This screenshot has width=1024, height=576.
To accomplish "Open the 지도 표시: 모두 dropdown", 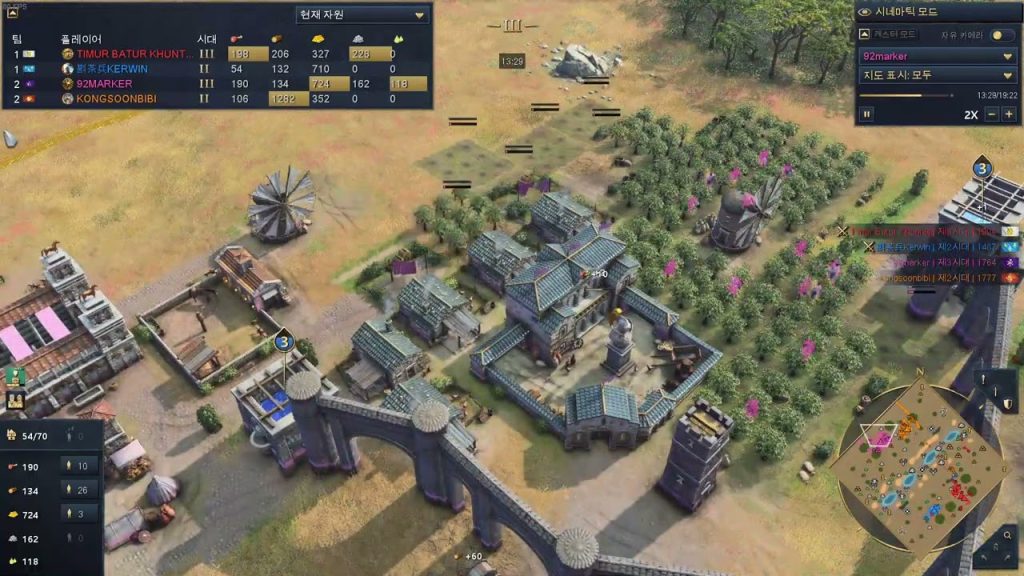I will [938, 75].
